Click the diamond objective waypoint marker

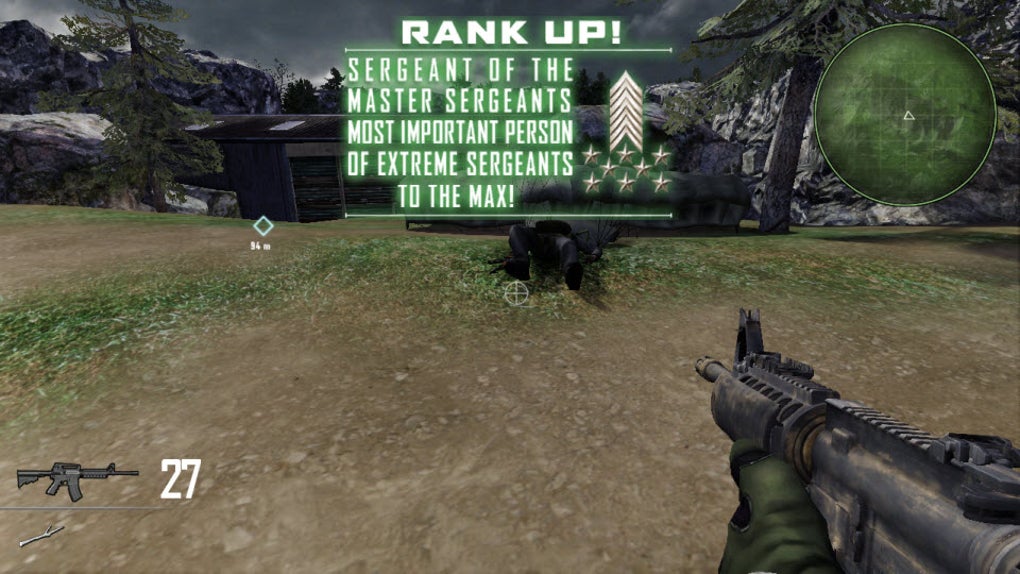point(262,226)
